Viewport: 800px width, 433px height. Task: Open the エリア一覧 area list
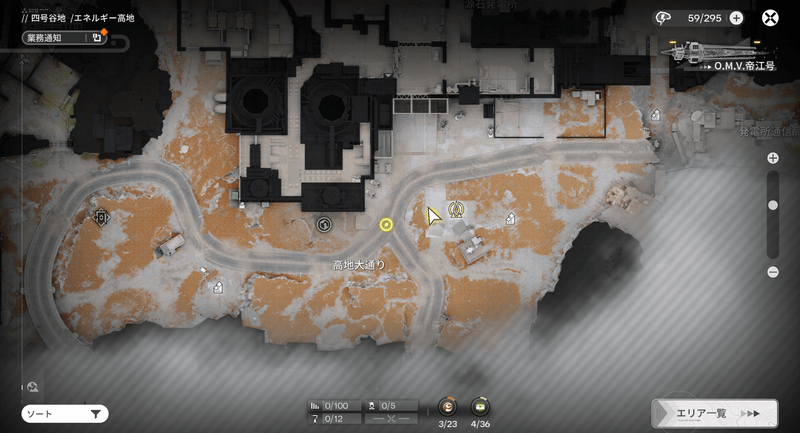click(713, 413)
